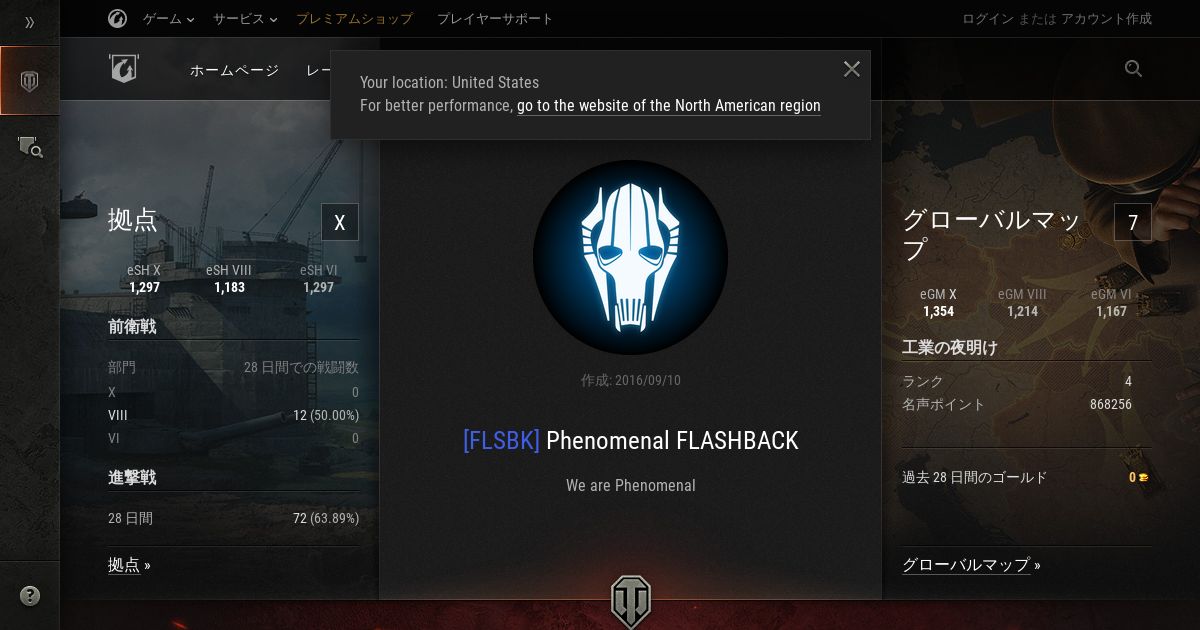Close the location notification popup
Viewport: 1200px width, 630px height.
[852, 69]
